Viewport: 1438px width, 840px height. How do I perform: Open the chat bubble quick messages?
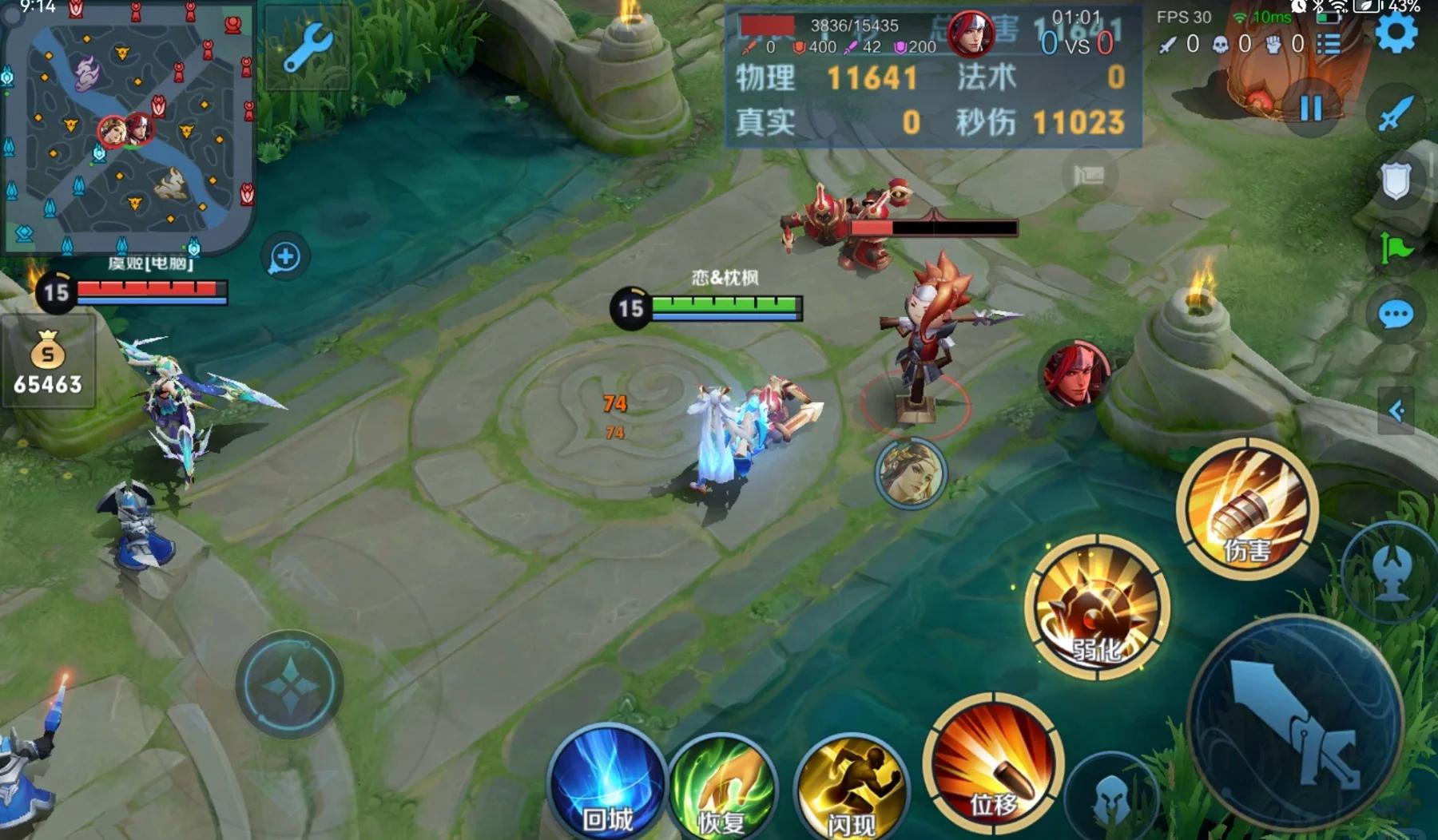click(1396, 315)
